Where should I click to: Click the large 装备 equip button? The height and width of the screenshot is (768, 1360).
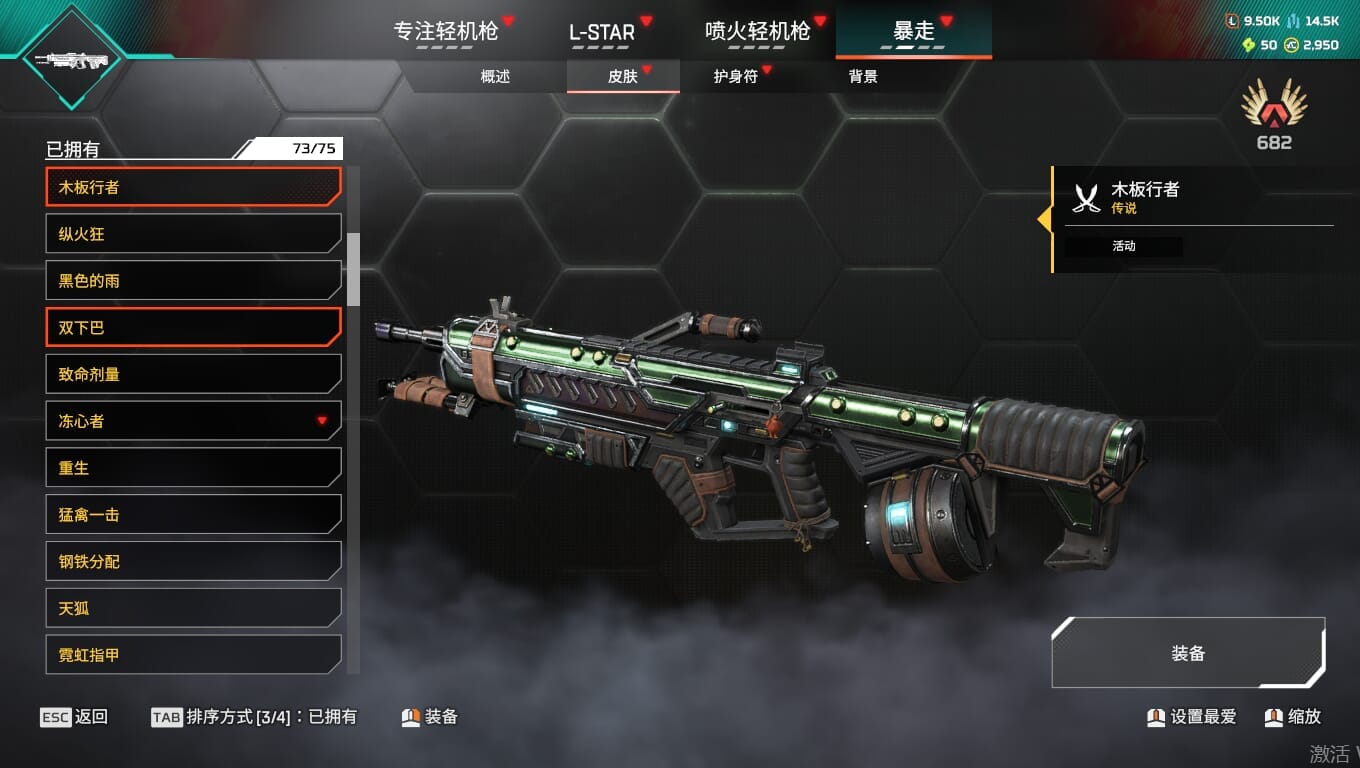point(1188,653)
